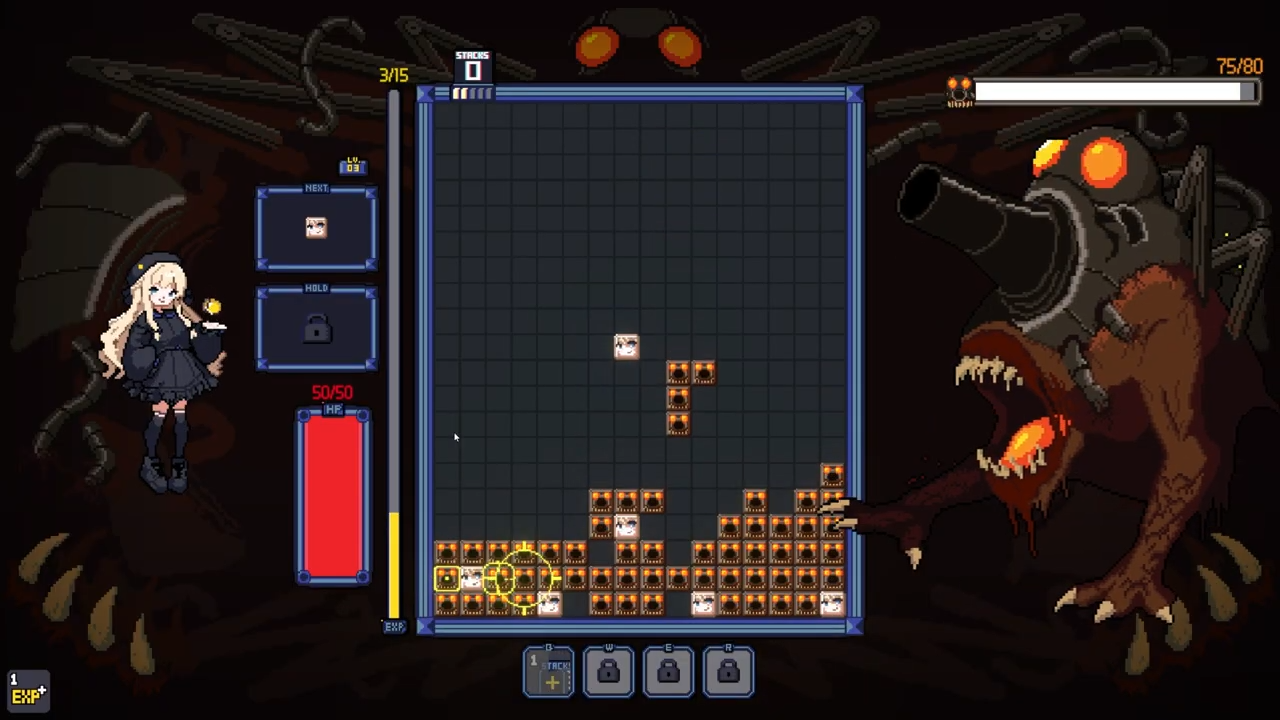1280x720 pixels.
Task: Click the locked E ability slot
Action: tap(668, 670)
